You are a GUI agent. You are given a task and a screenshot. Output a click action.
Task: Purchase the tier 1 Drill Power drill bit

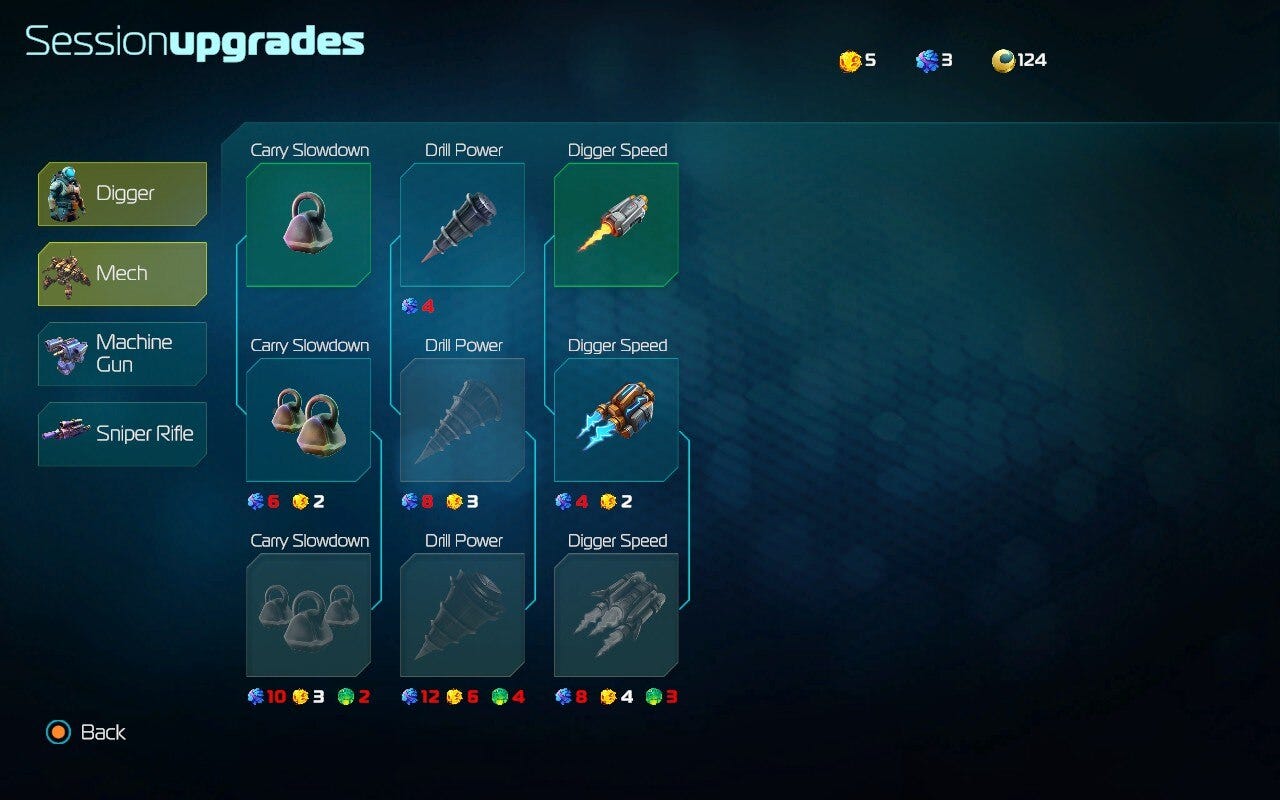coord(462,224)
